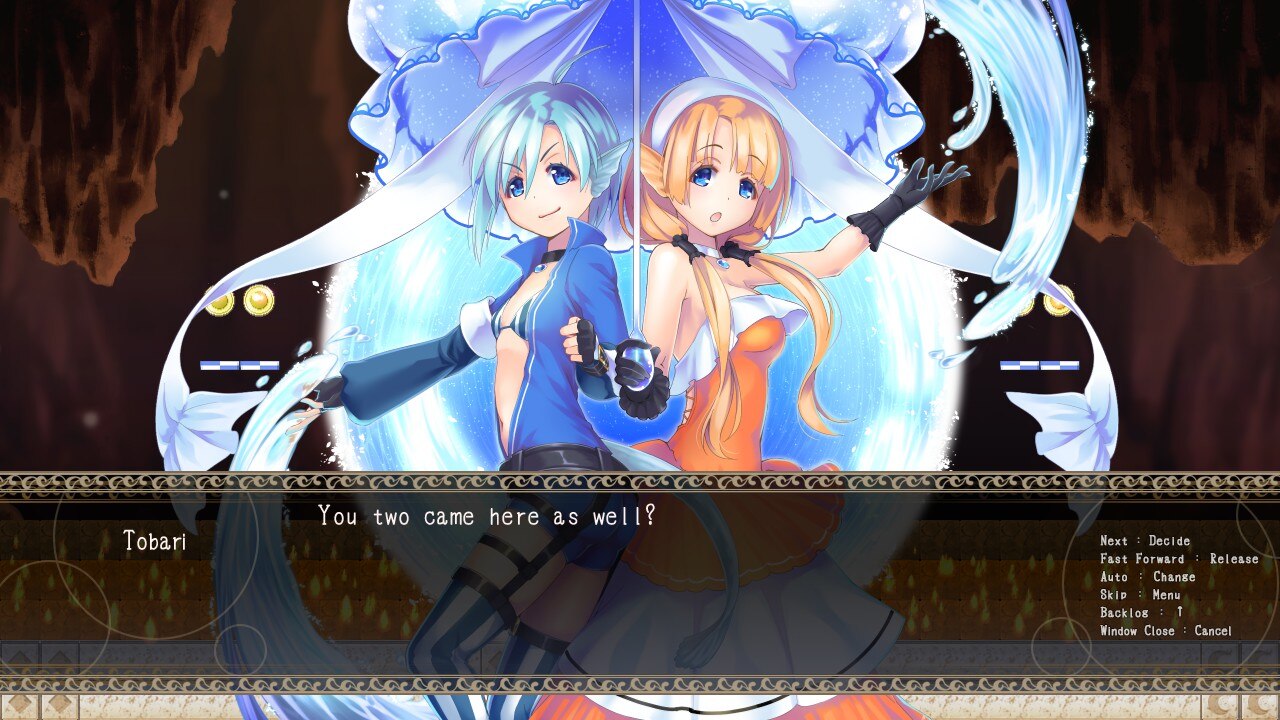Click the outermost gold coin on the right side
Viewport: 1280px width, 720px height.
[1058, 304]
